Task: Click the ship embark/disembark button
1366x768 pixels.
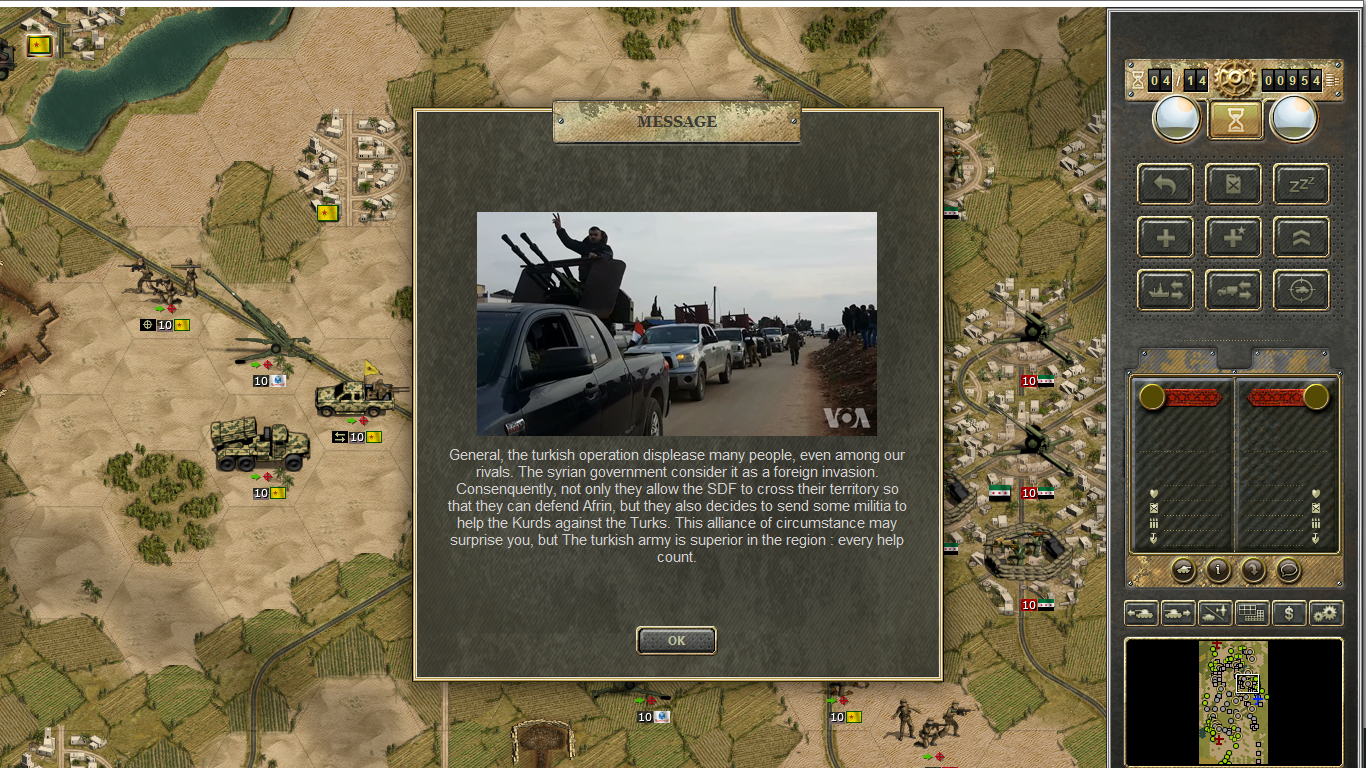Action: pos(1165,290)
